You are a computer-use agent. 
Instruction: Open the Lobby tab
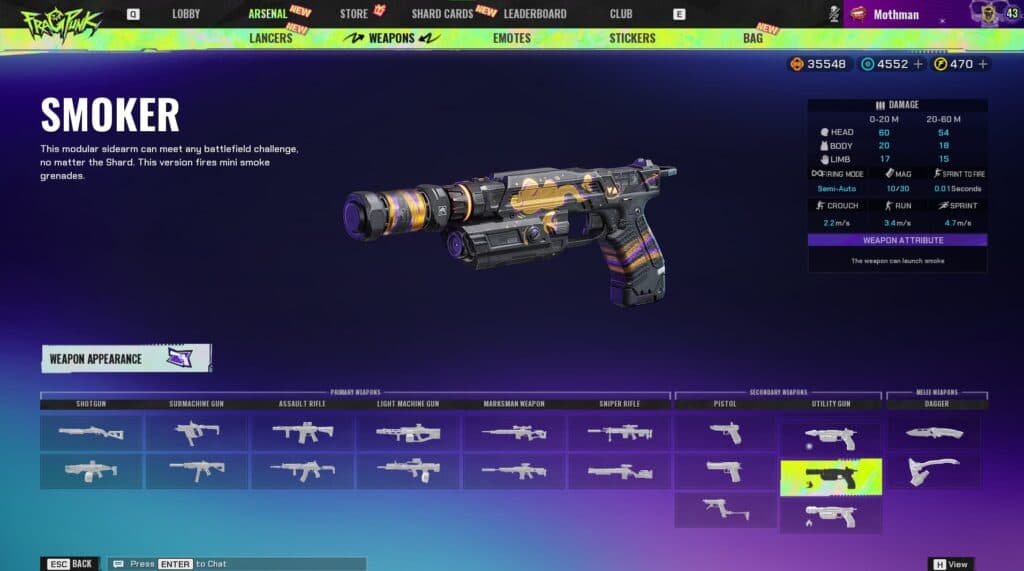tap(186, 14)
